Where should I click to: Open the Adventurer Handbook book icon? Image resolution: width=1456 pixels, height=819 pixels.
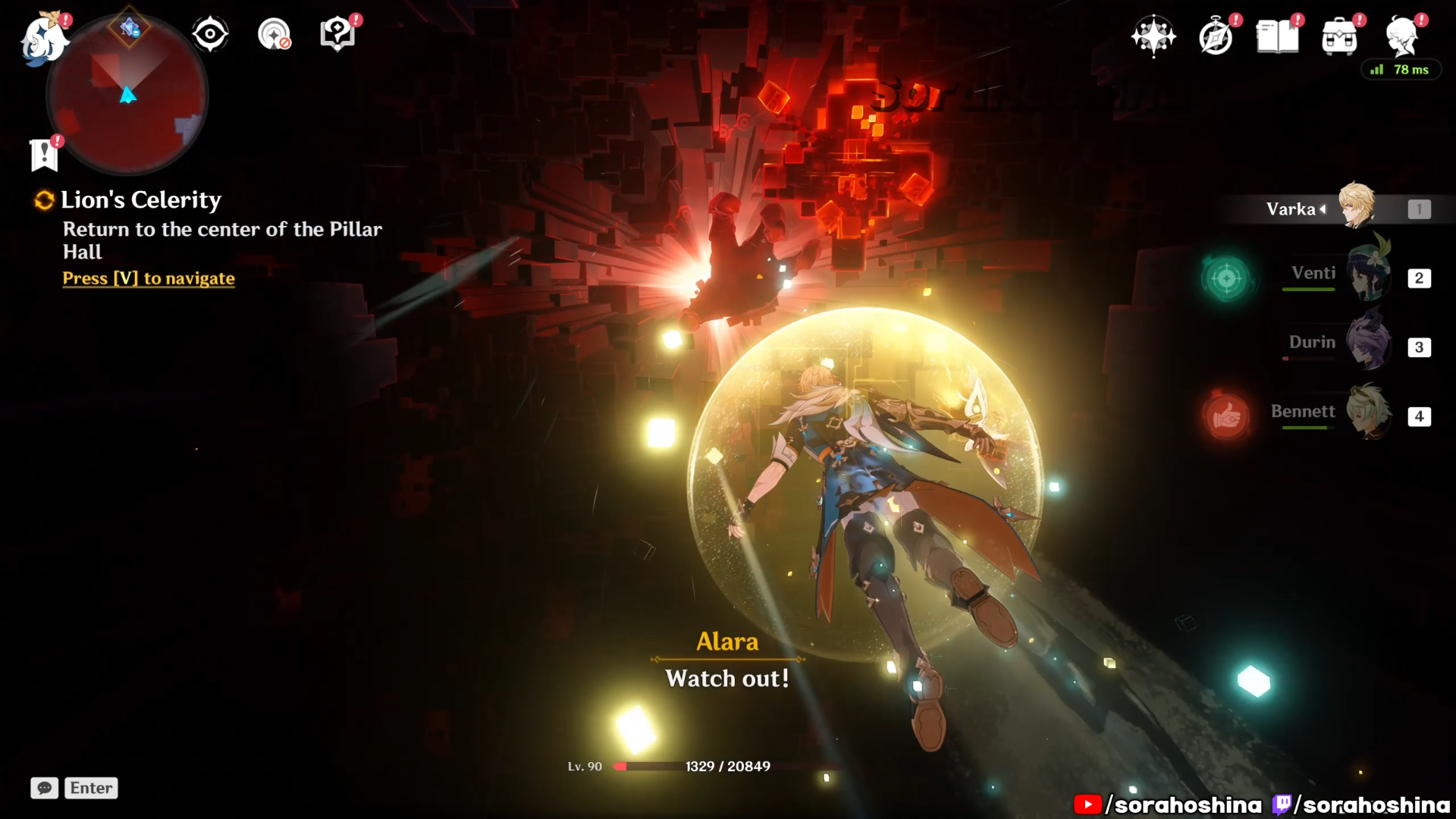pos(1277,36)
